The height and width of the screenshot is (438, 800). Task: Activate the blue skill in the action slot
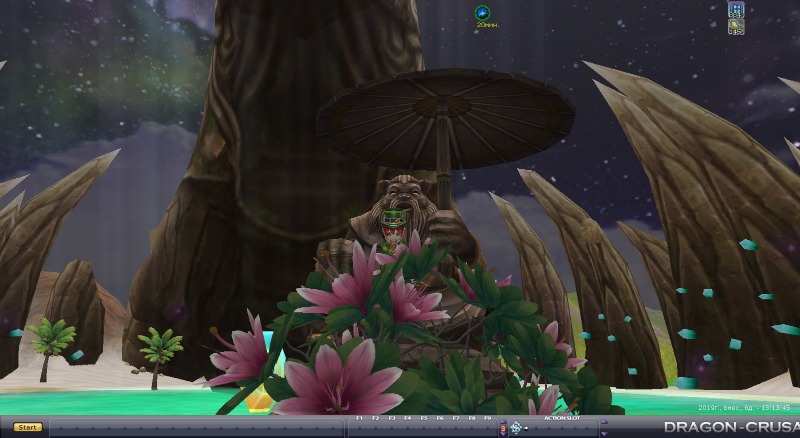click(516, 428)
